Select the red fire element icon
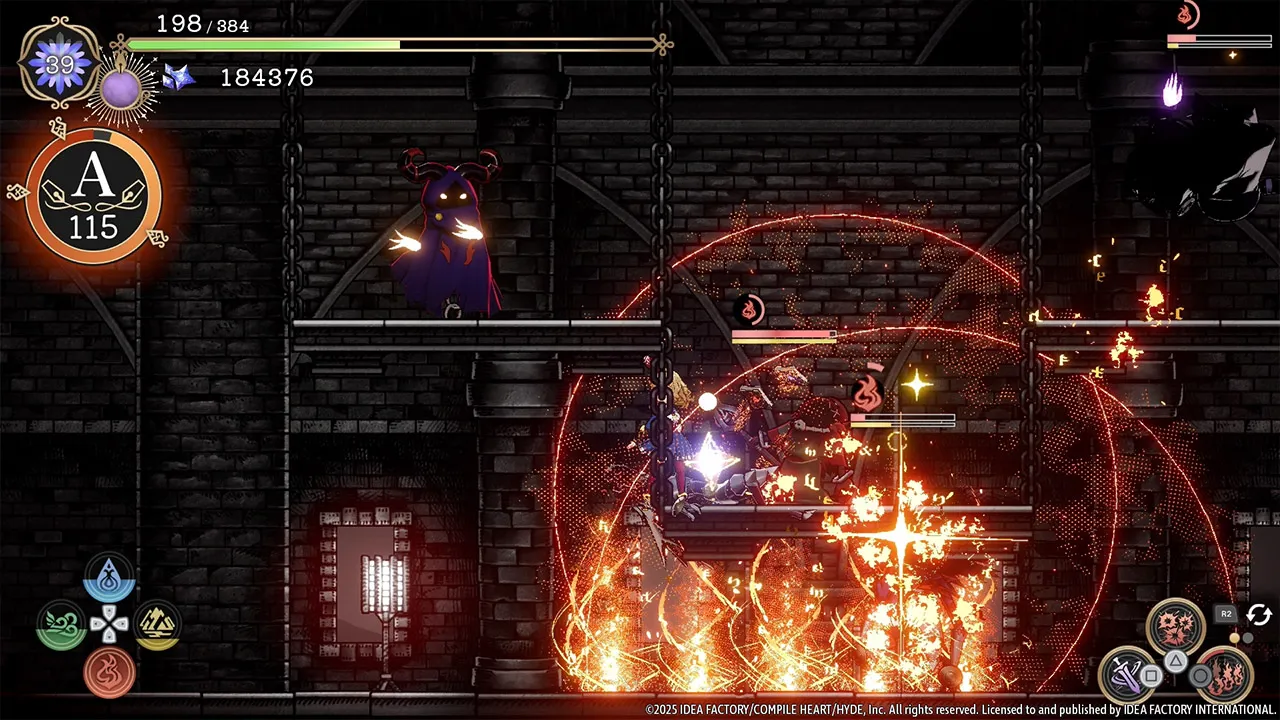This screenshot has width=1280, height=720. tap(108, 671)
